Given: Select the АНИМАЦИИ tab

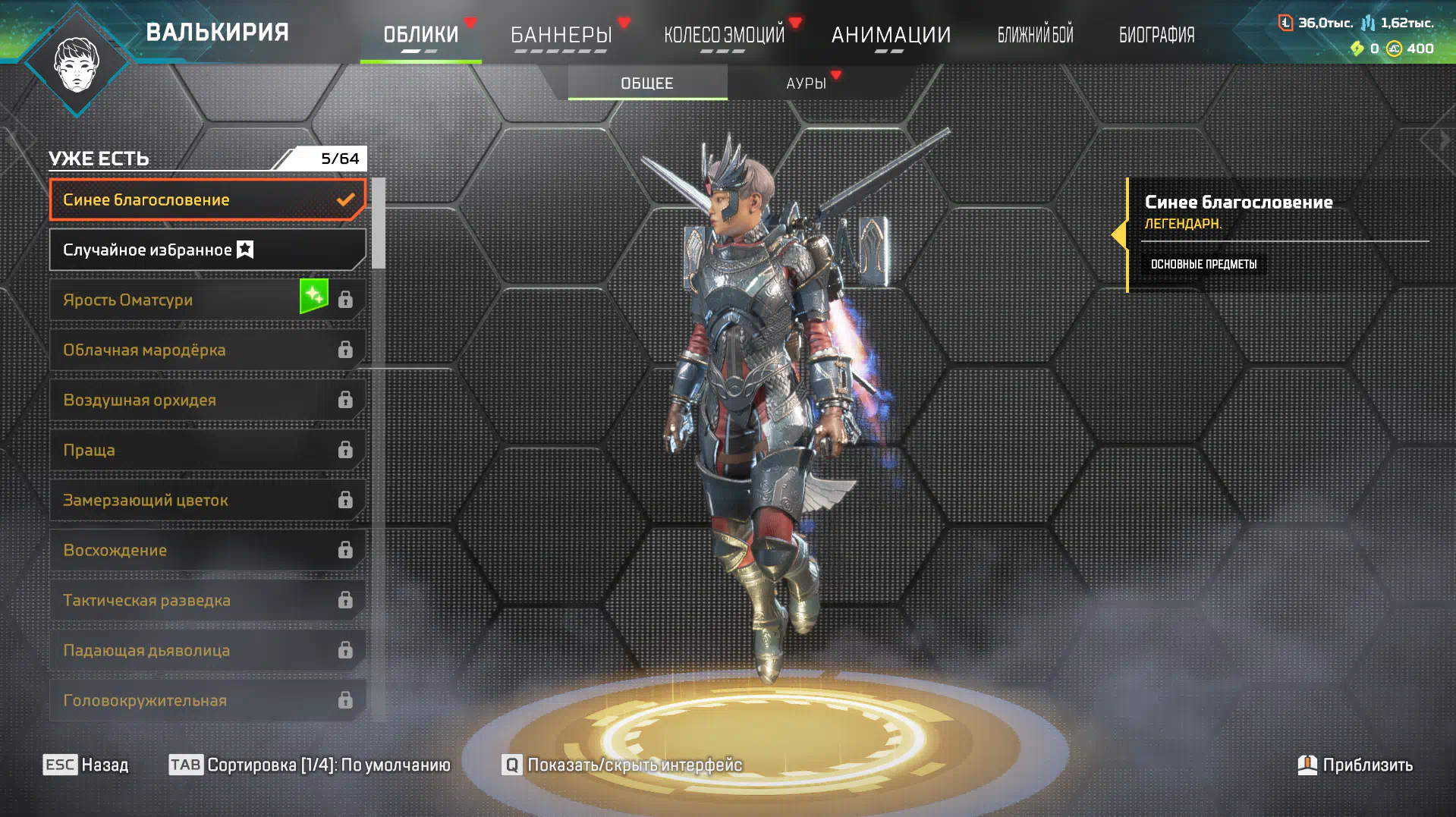Looking at the screenshot, I should [891, 34].
